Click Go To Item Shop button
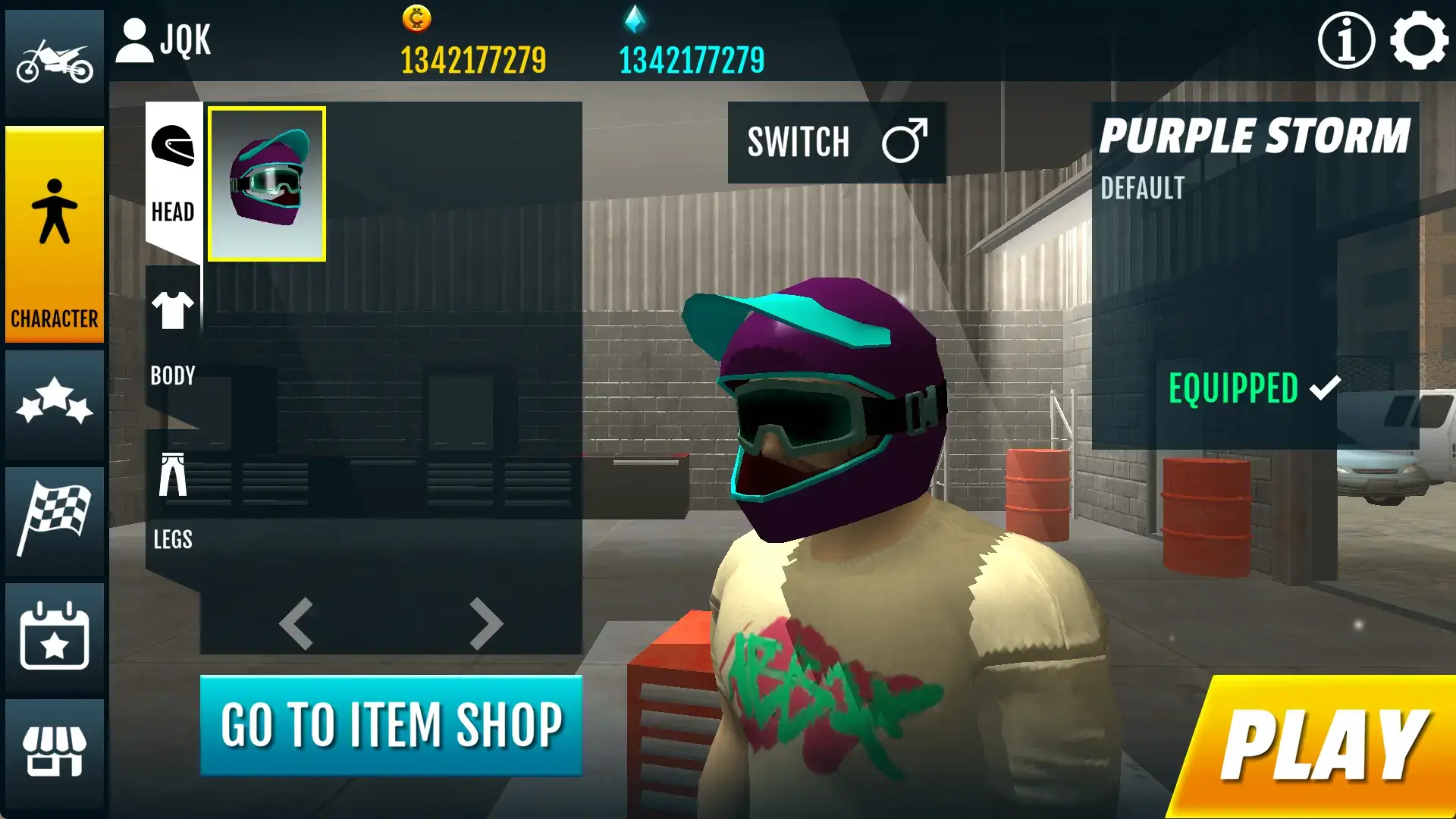The width and height of the screenshot is (1456, 819). point(391,726)
